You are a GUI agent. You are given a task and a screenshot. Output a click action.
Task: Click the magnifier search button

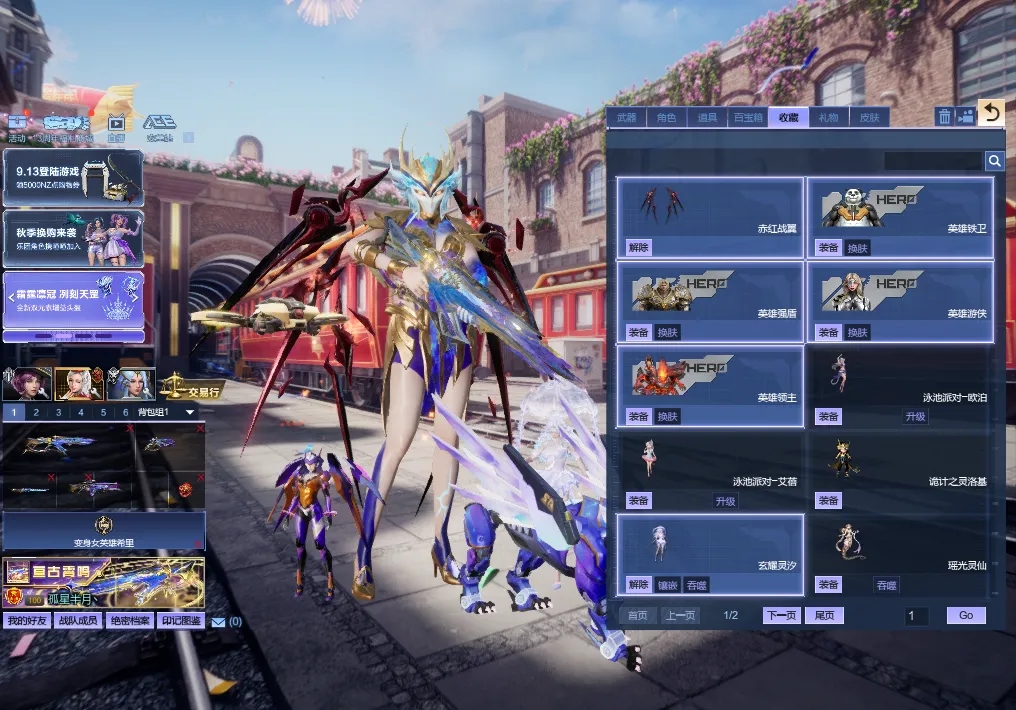point(994,161)
